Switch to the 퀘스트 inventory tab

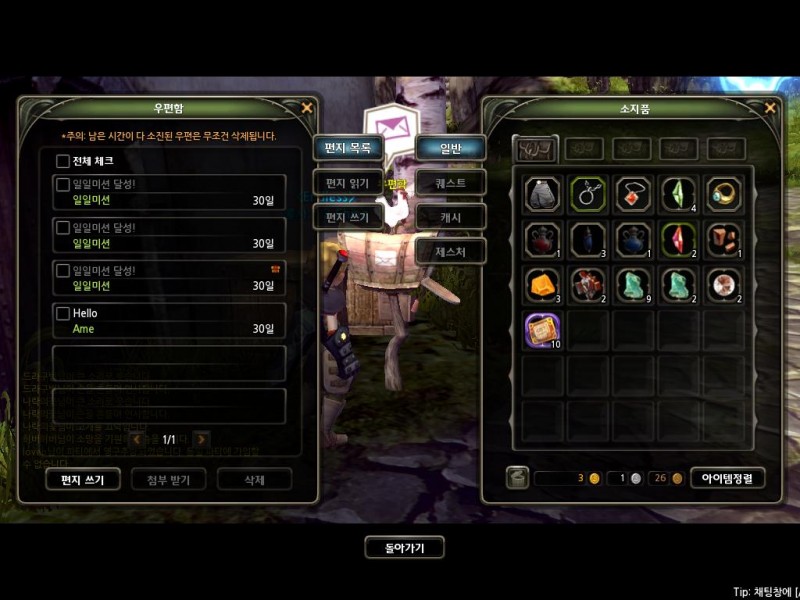tap(451, 183)
